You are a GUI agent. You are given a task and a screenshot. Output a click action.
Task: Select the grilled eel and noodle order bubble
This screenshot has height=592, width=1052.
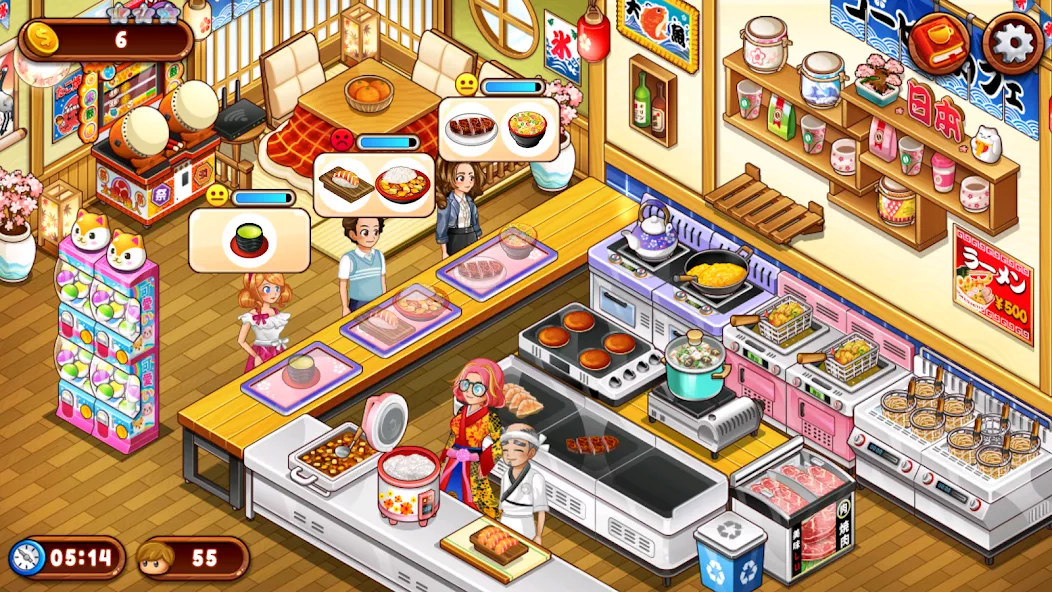coord(499,129)
